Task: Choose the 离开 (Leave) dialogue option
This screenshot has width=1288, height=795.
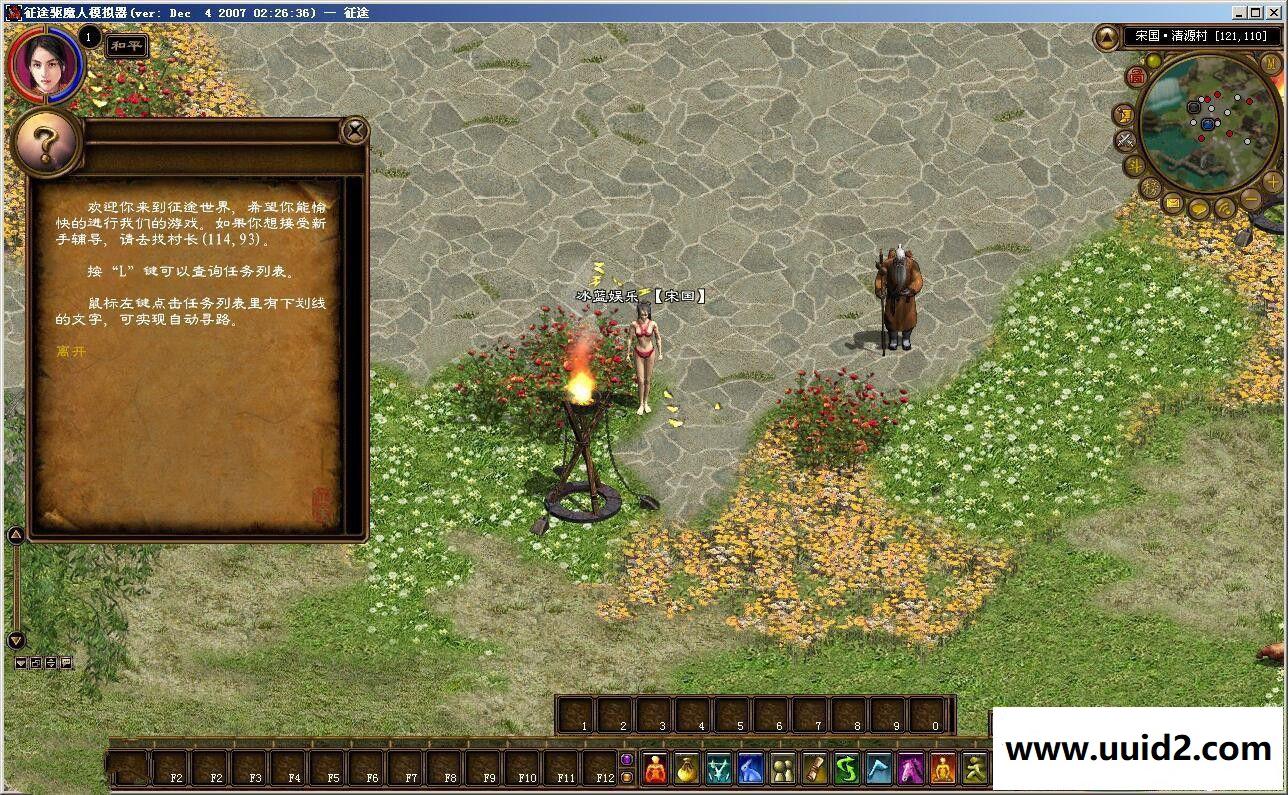Action: point(71,351)
